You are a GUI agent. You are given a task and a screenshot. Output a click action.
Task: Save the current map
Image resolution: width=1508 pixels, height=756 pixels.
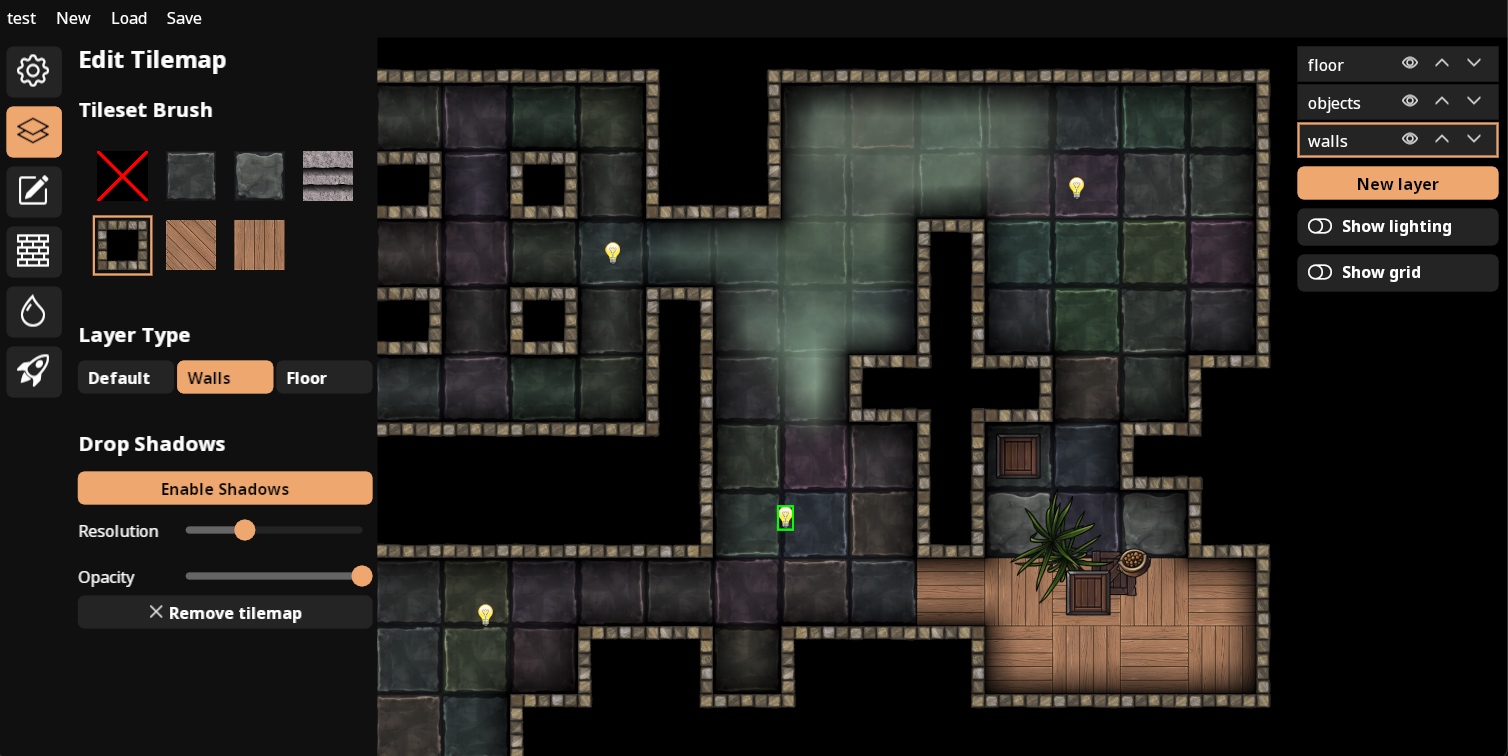pyautogui.click(x=184, y=18)
